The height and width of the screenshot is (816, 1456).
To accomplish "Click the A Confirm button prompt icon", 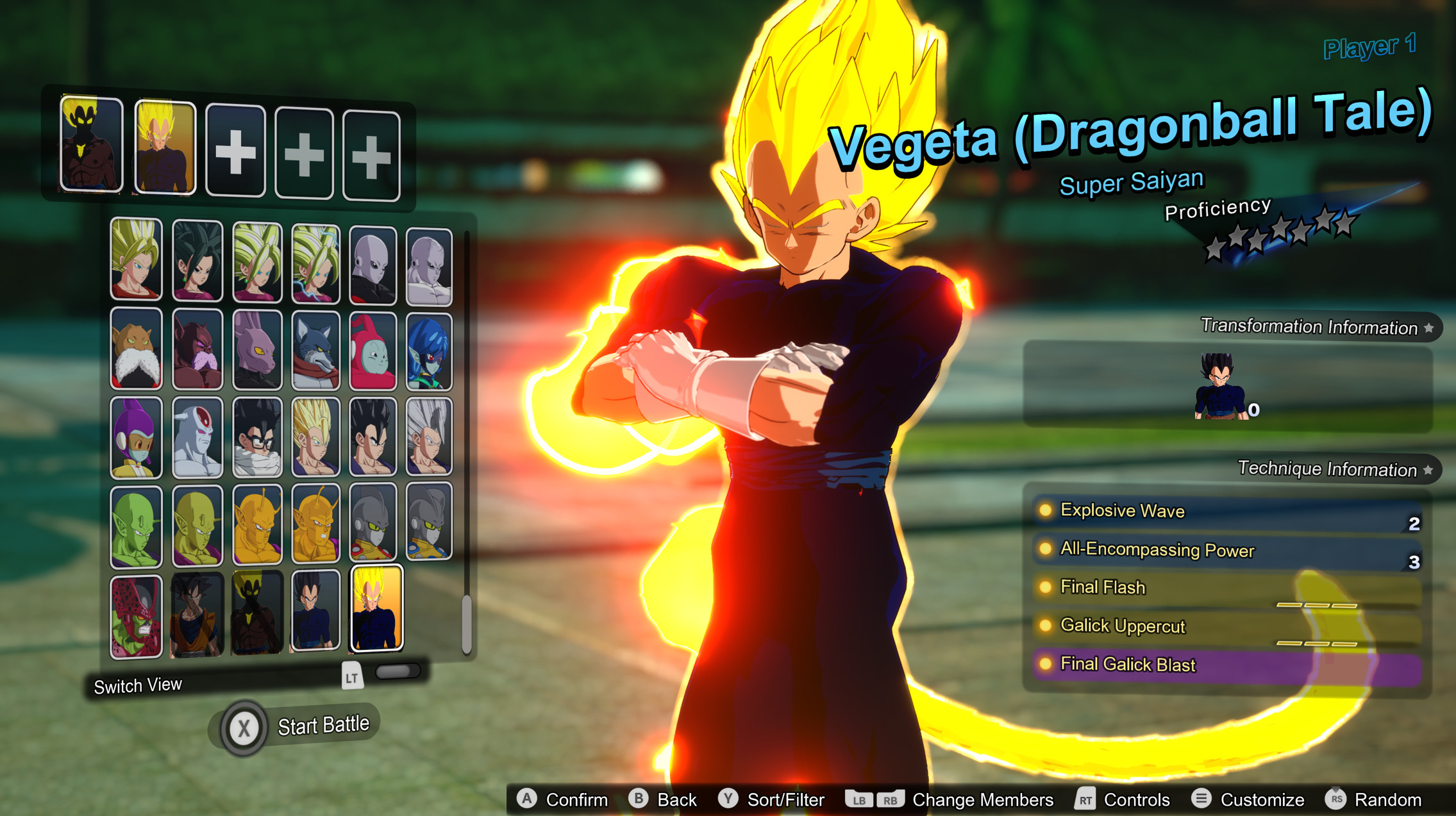I will pyautogui.click(x=526, y=799).
